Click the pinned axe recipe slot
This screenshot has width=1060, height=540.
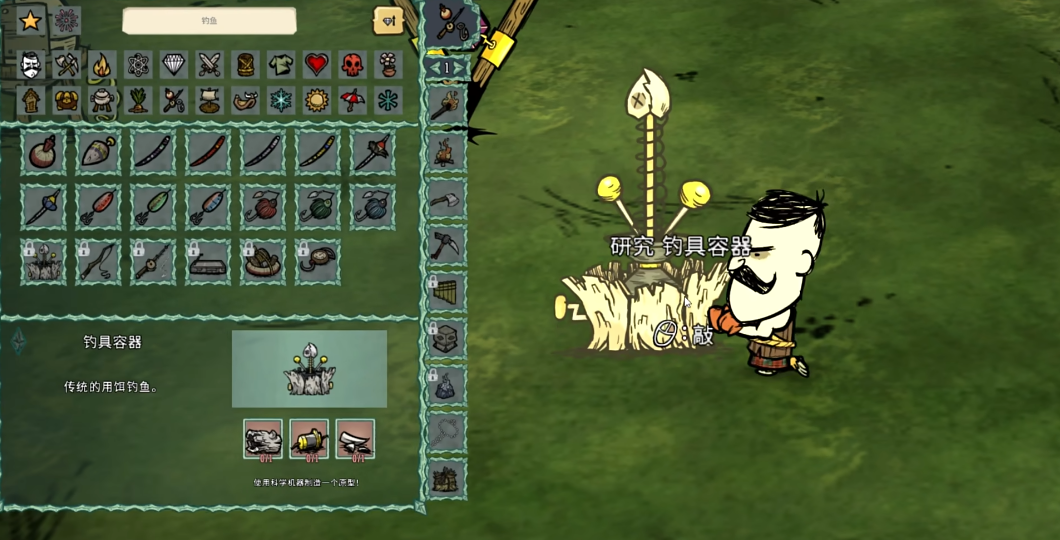tap(446, 198)
